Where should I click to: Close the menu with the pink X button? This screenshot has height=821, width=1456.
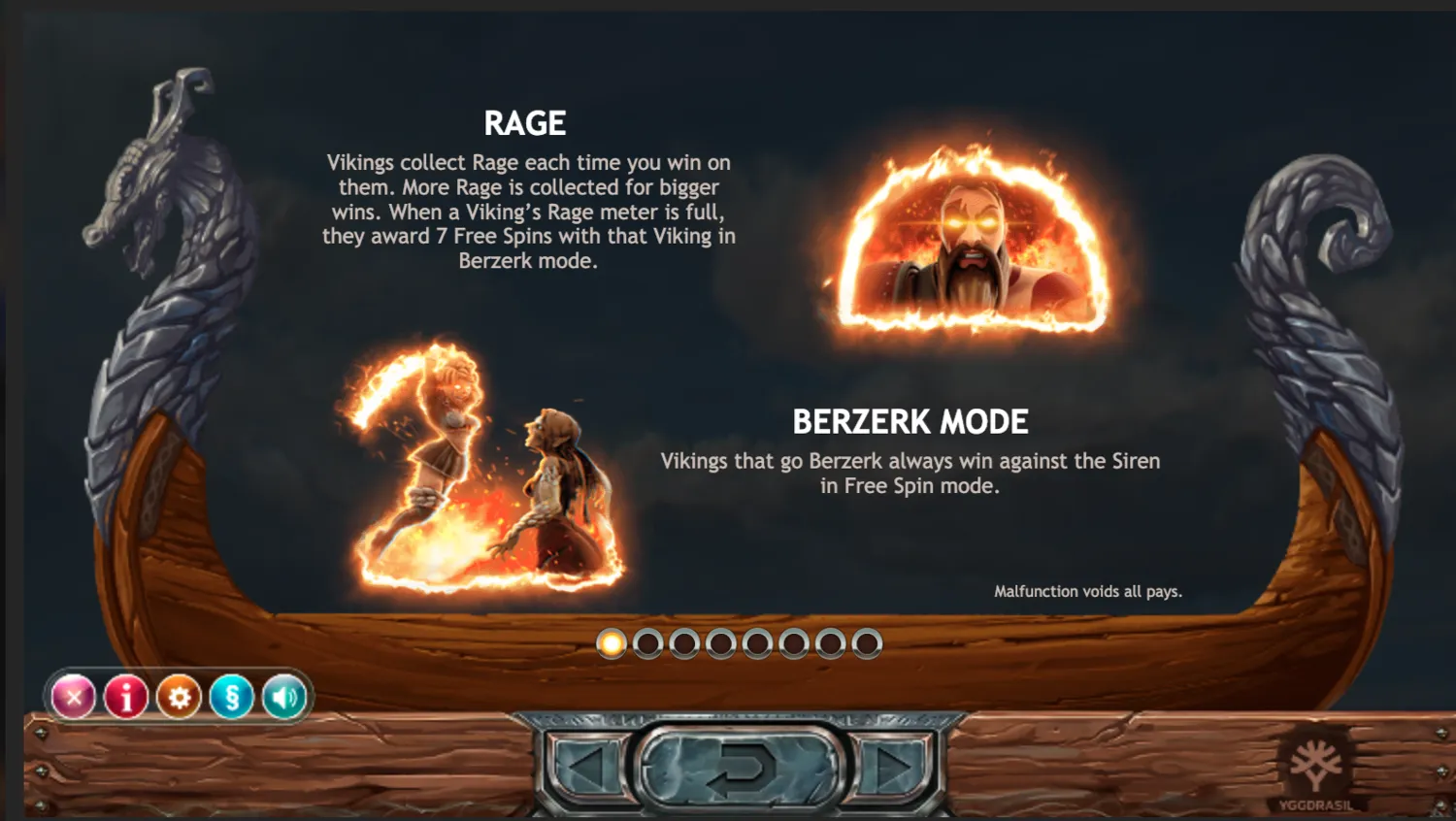(x=74, y=697)
